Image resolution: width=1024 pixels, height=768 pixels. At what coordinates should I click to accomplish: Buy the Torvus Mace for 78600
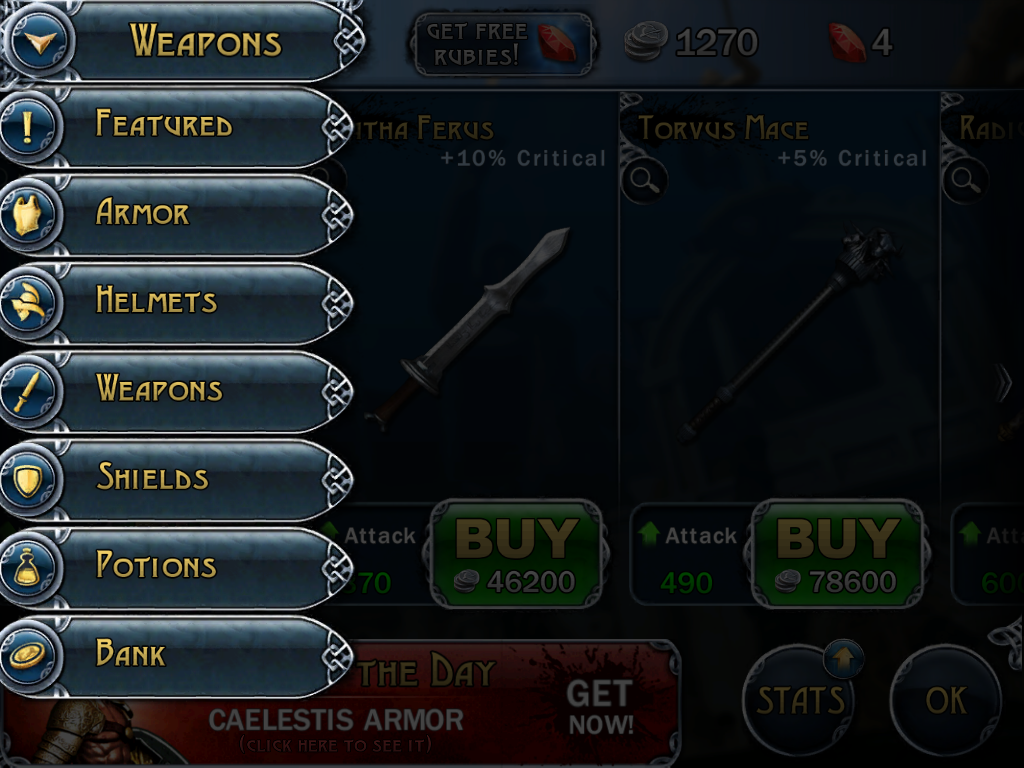coord(837,553)
